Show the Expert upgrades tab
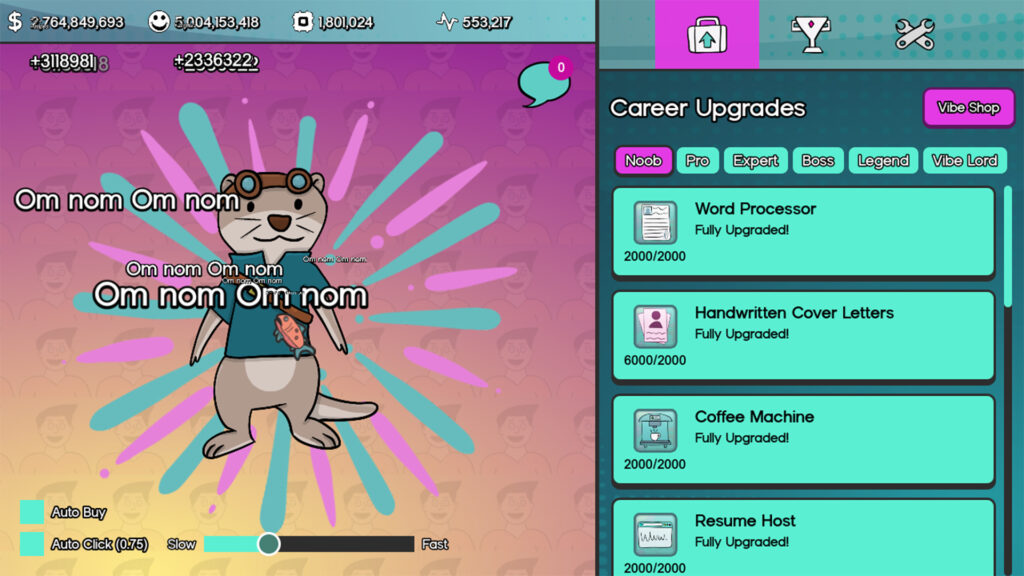The image size is (1024, 576). point(756,161)
